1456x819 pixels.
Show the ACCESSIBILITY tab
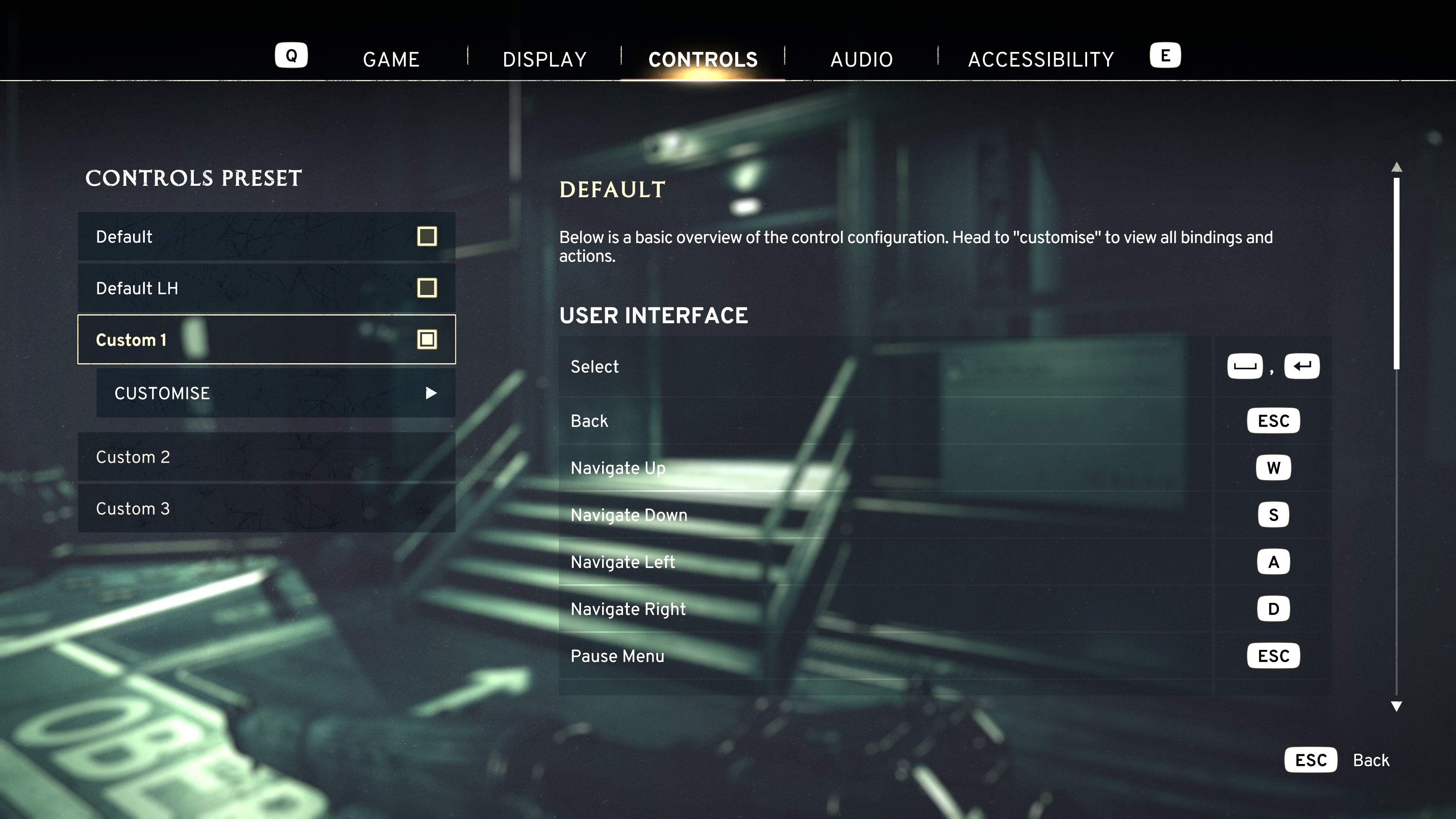click(1040, 60)
